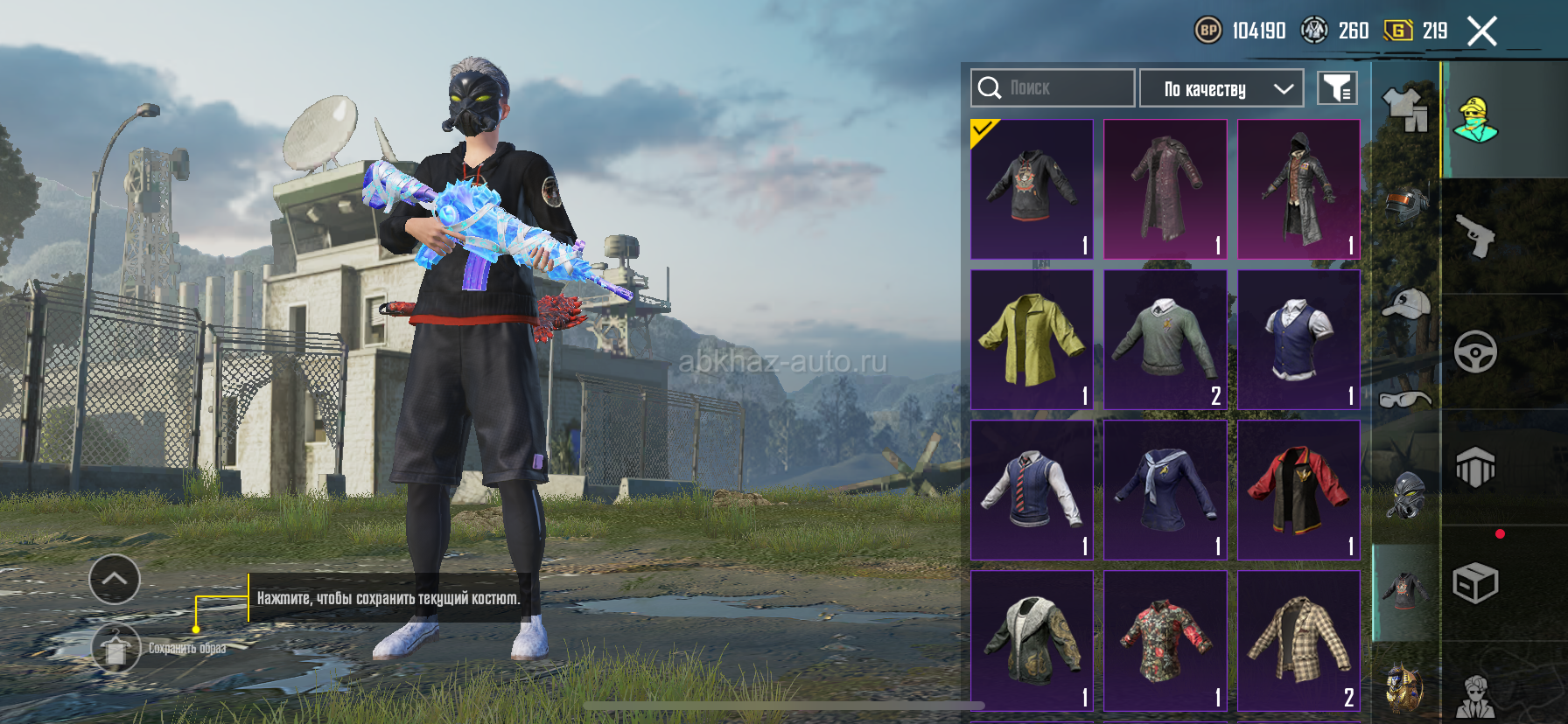Pick the yellow open shirt item
Viewport: 1568px width, 724px height.
click(x=1032, y=339)
